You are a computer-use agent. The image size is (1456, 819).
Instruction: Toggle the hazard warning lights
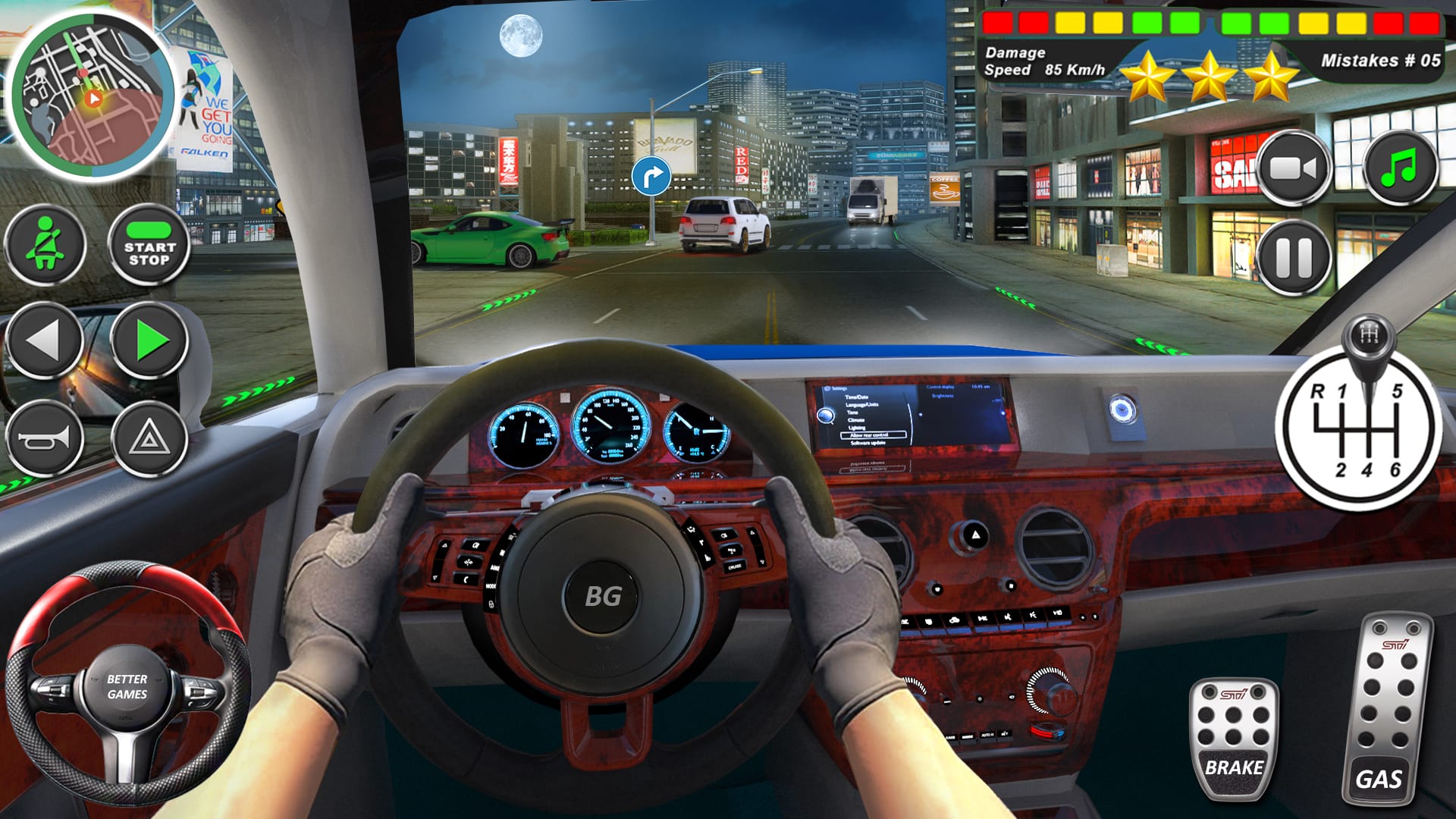(x=148, y=436)
